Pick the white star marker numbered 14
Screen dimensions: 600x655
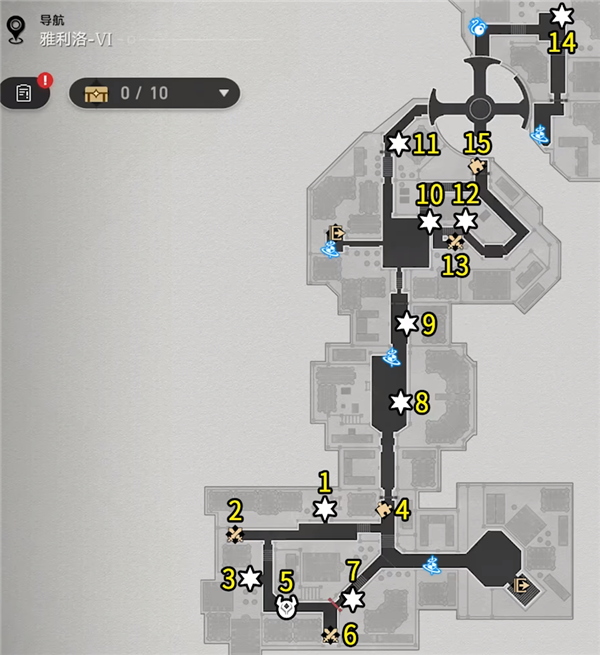[x=562, y=16]
